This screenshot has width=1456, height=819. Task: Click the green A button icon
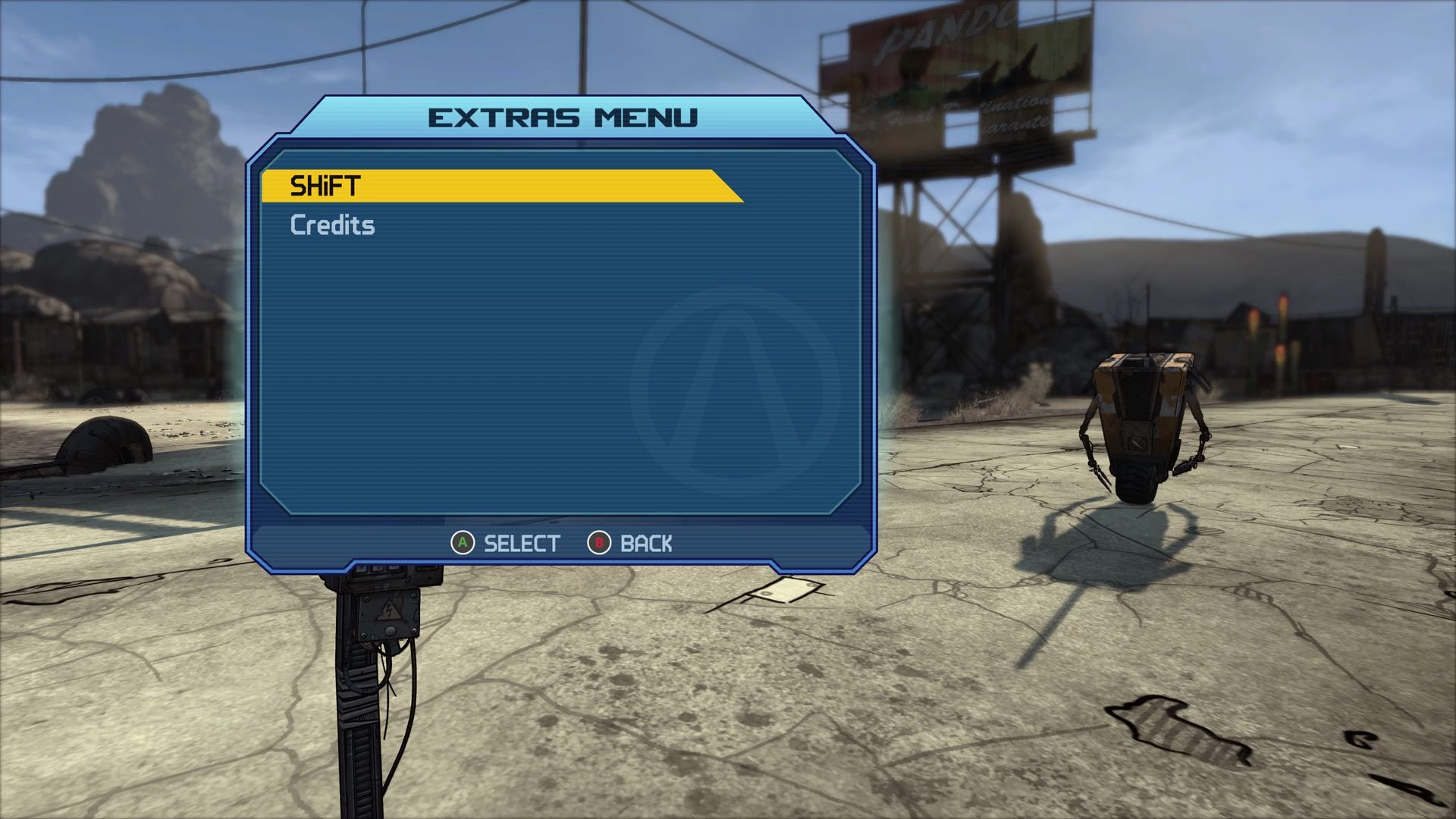[463, 543]
